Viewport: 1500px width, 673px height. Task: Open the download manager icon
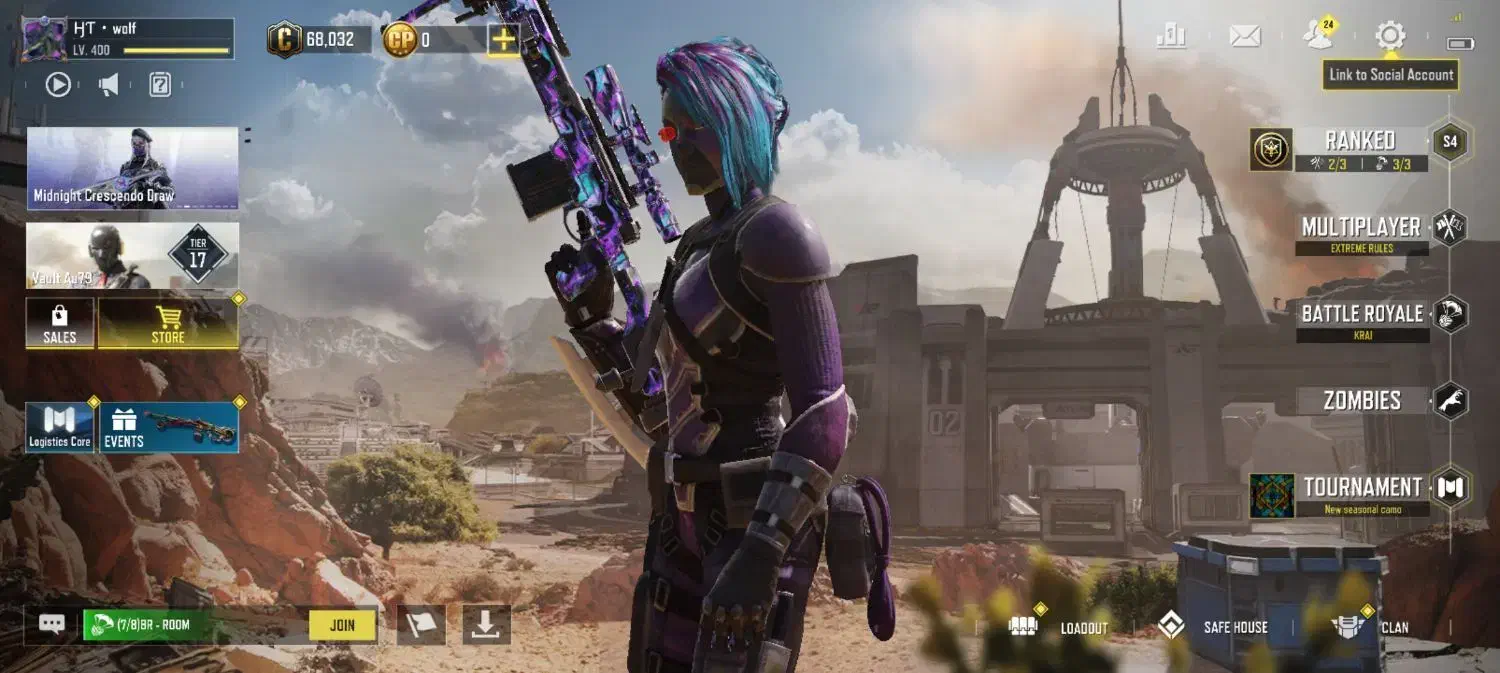(486, 624)
